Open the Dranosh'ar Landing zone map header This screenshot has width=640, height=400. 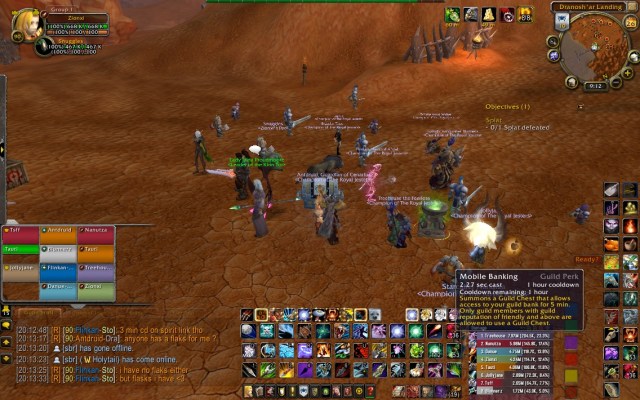click(x=589, y=6)
